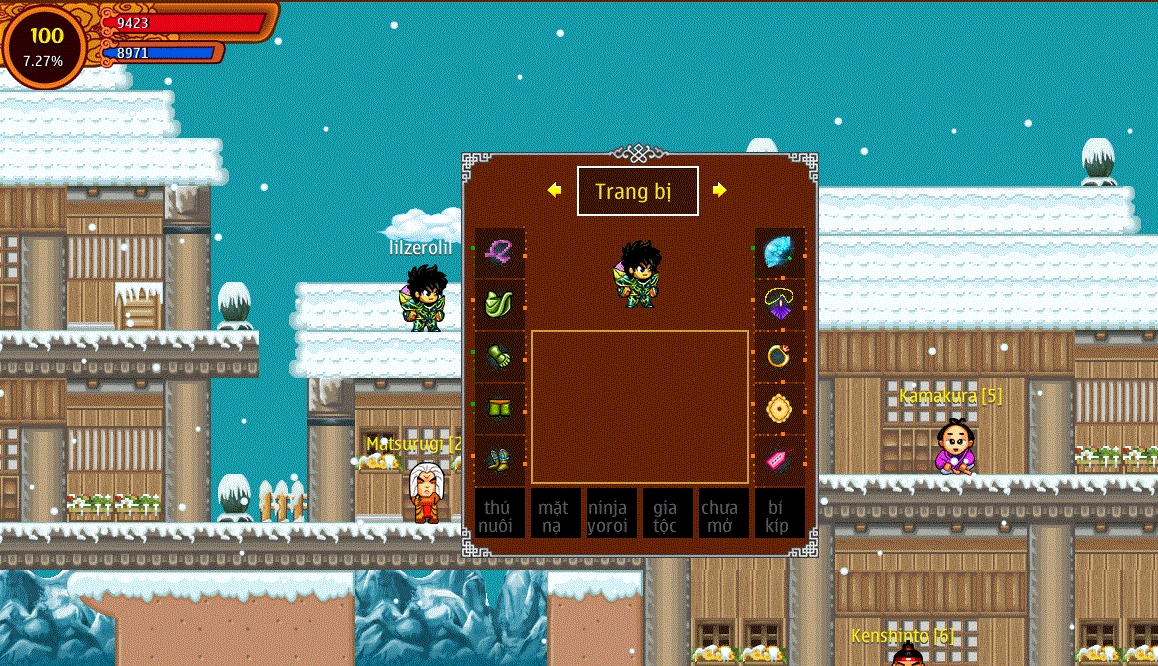Select the purple necklace equipment slot
Screen dimensions: 1158x666
(779, 304)
